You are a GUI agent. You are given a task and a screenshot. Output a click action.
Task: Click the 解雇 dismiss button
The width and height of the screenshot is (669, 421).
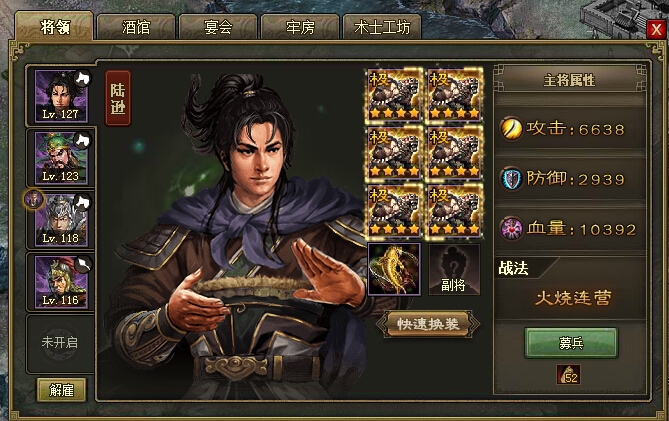62,389
